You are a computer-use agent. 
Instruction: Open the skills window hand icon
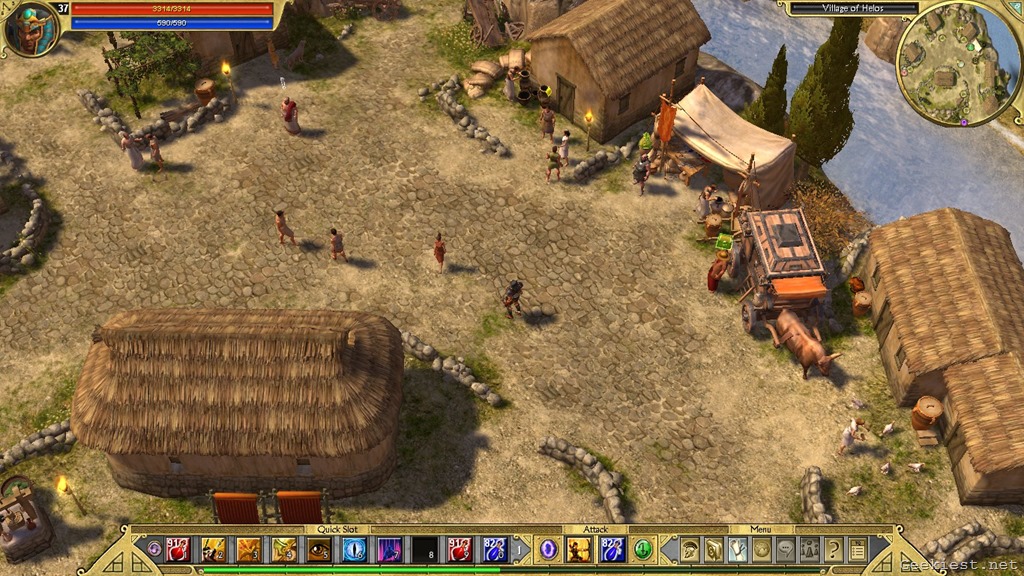[738, 549]
